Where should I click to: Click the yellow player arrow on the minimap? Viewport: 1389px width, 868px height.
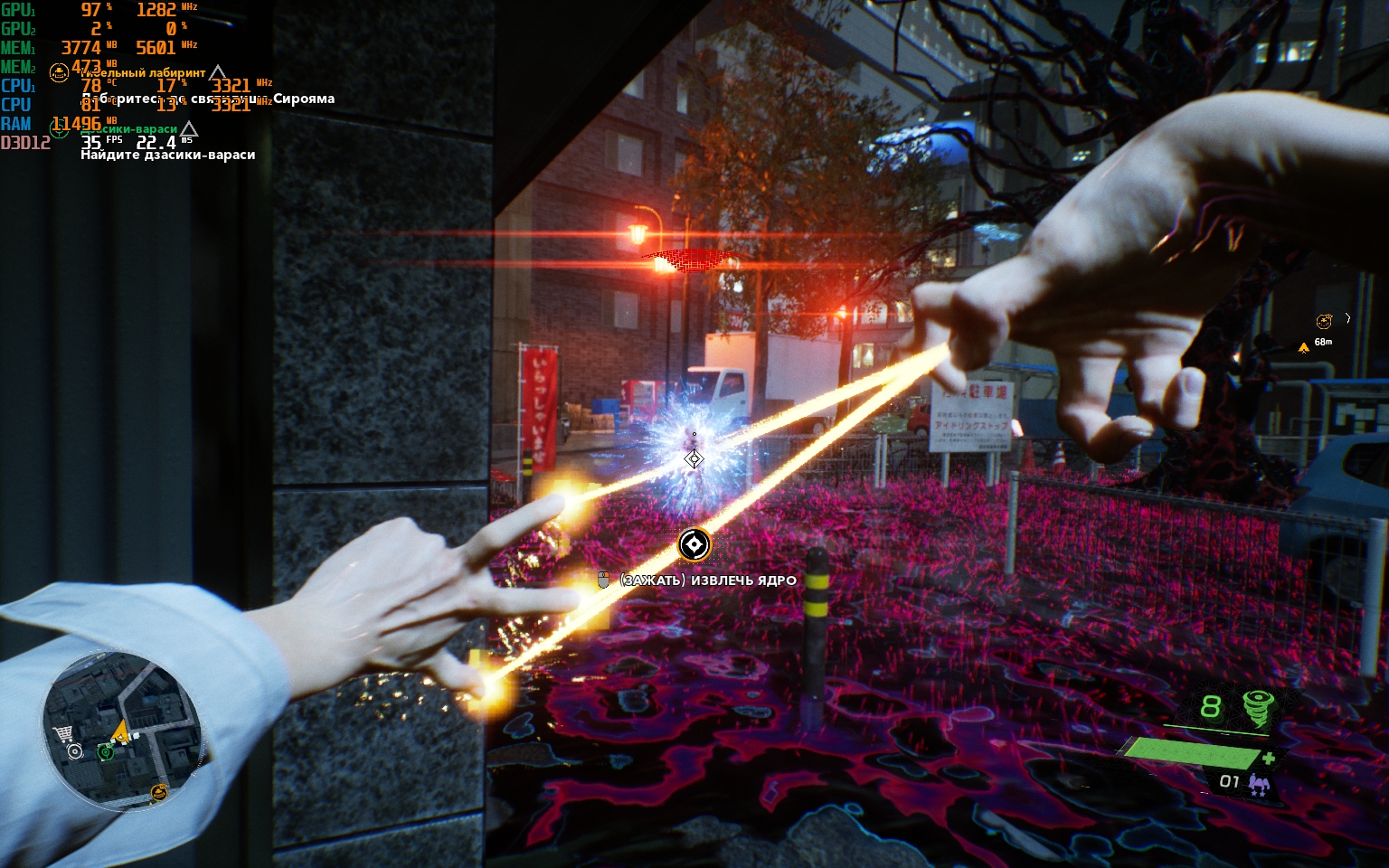click(x=119, y=731)
